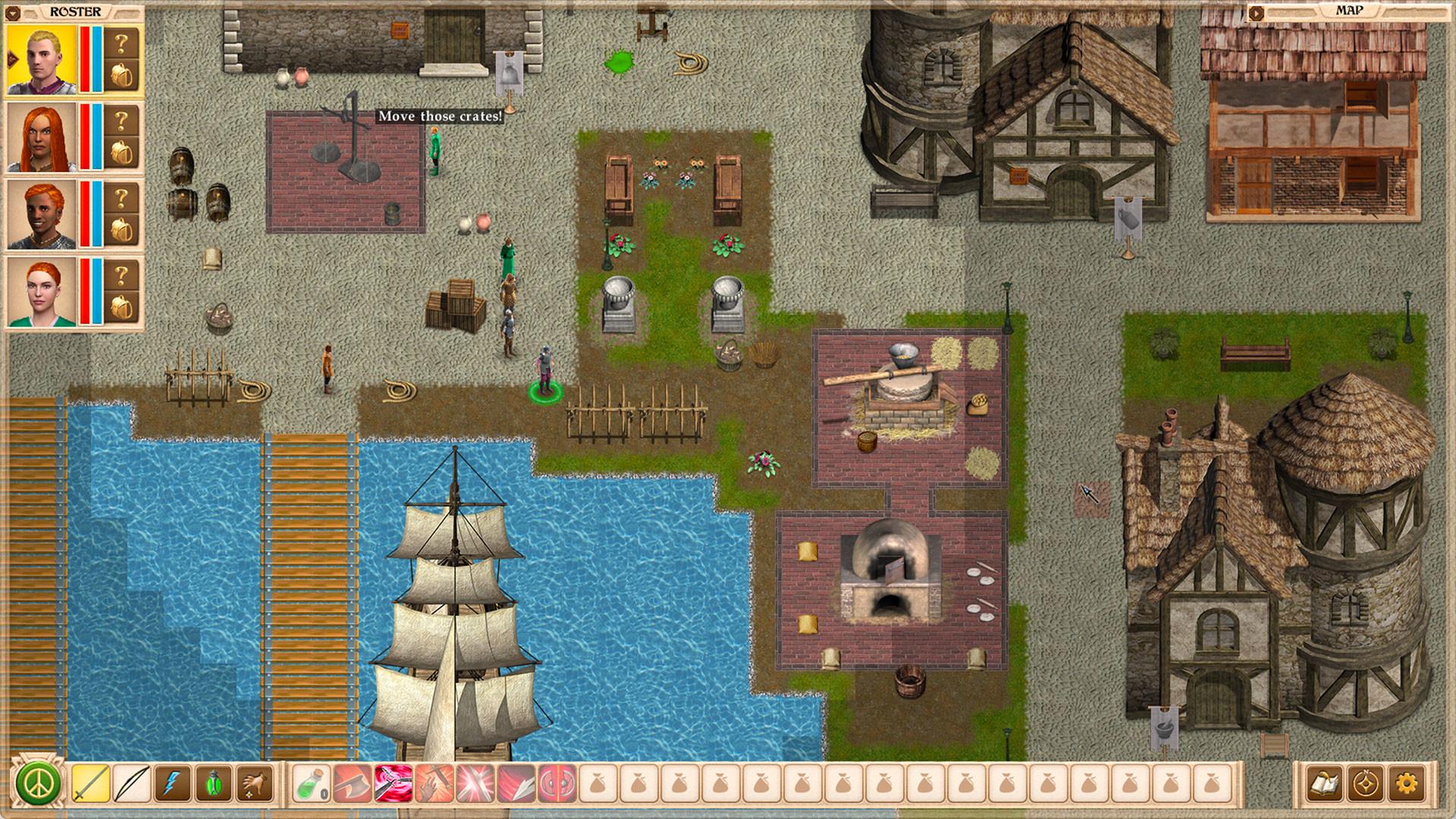Toggle the green peace symbol button
Viewport: 1456px width, 819px height.
click(x=38, y=783)
